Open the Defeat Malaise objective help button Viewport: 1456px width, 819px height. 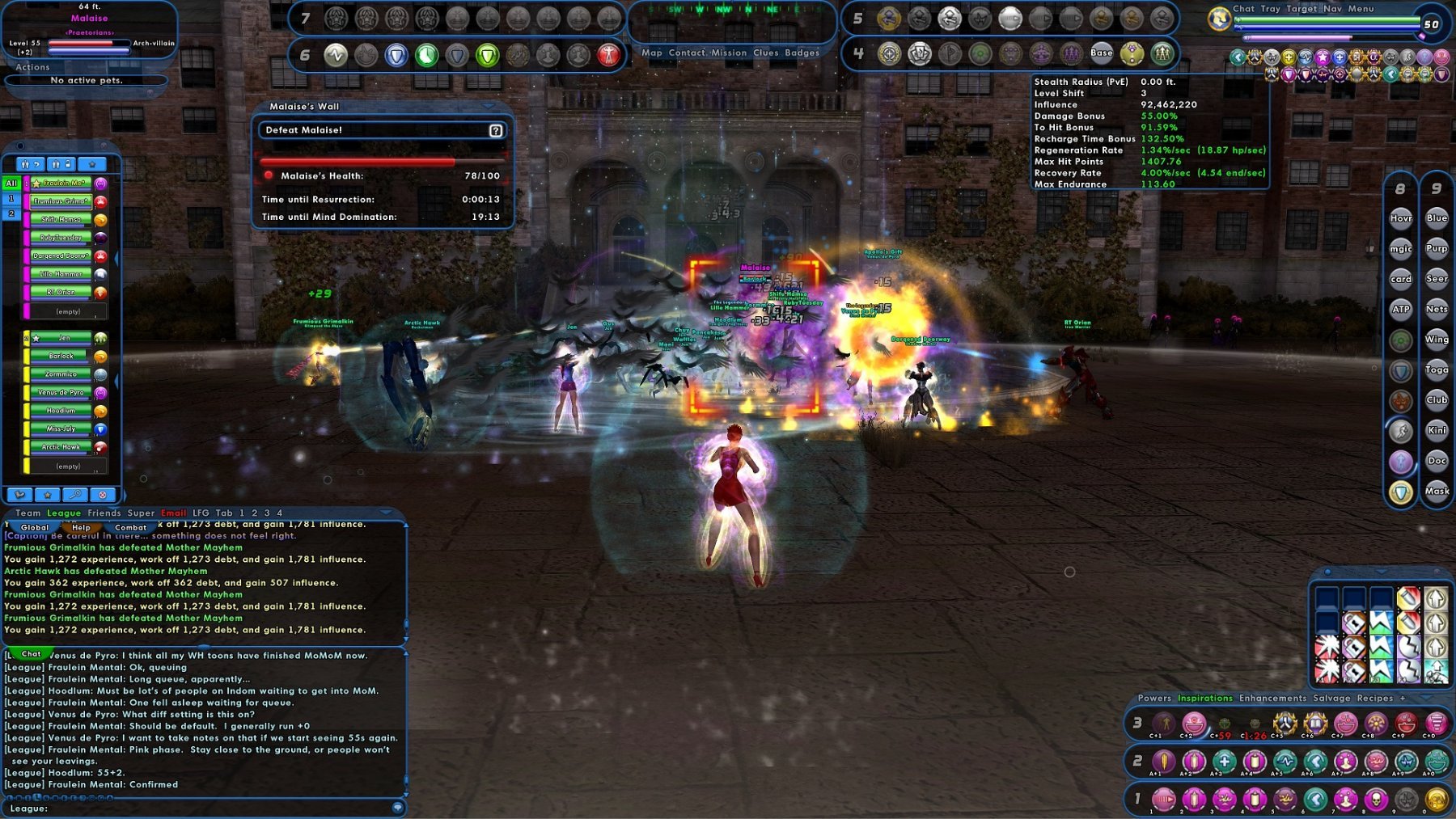click(x=496, y=130)
